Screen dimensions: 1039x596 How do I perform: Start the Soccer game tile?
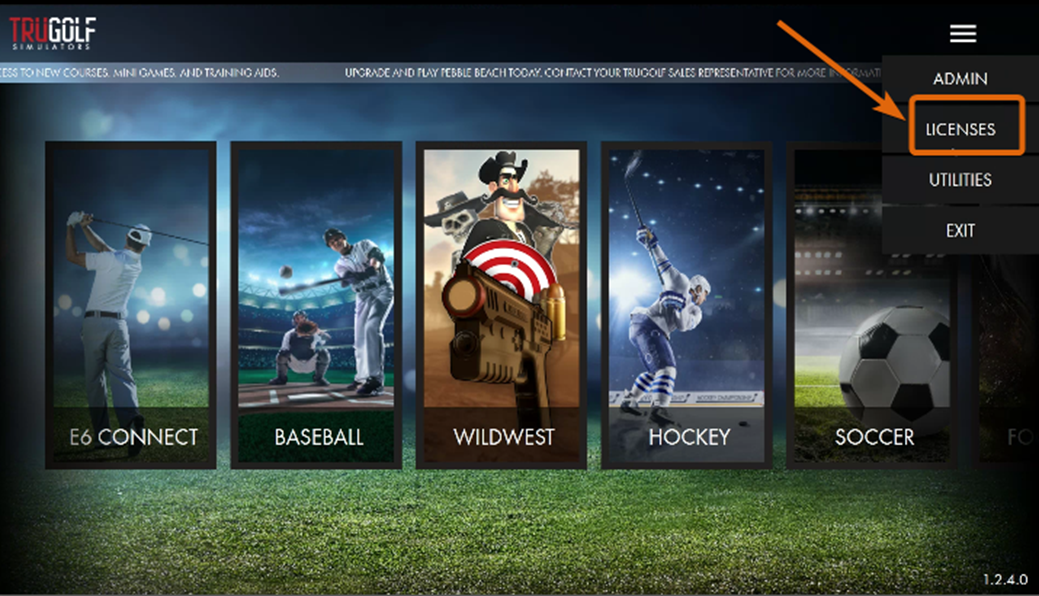[x=872, y=305]
